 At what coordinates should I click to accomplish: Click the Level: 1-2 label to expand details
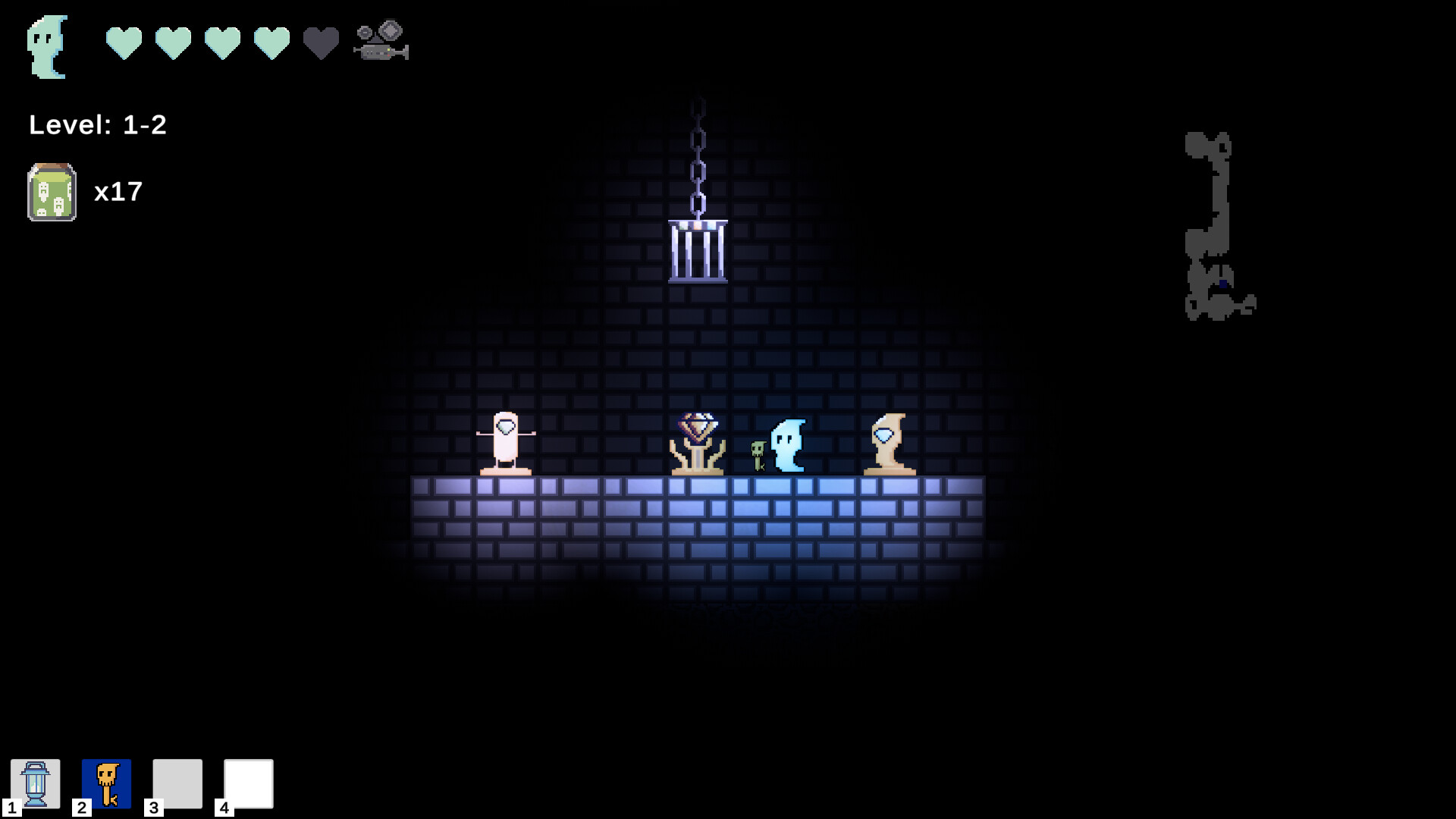click(x=97, y=125)
